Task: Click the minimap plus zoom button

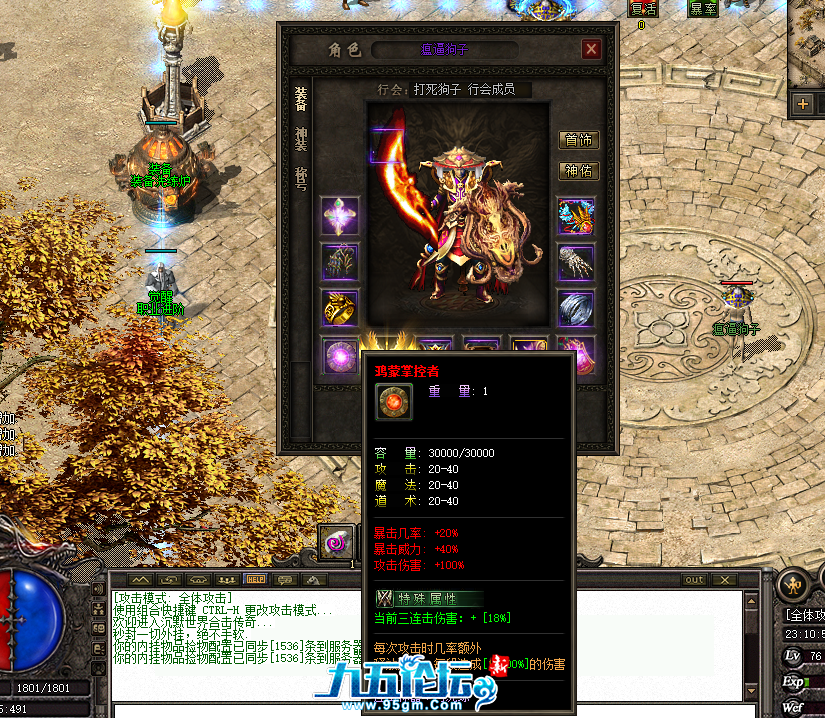Action: tap(802, 103)
